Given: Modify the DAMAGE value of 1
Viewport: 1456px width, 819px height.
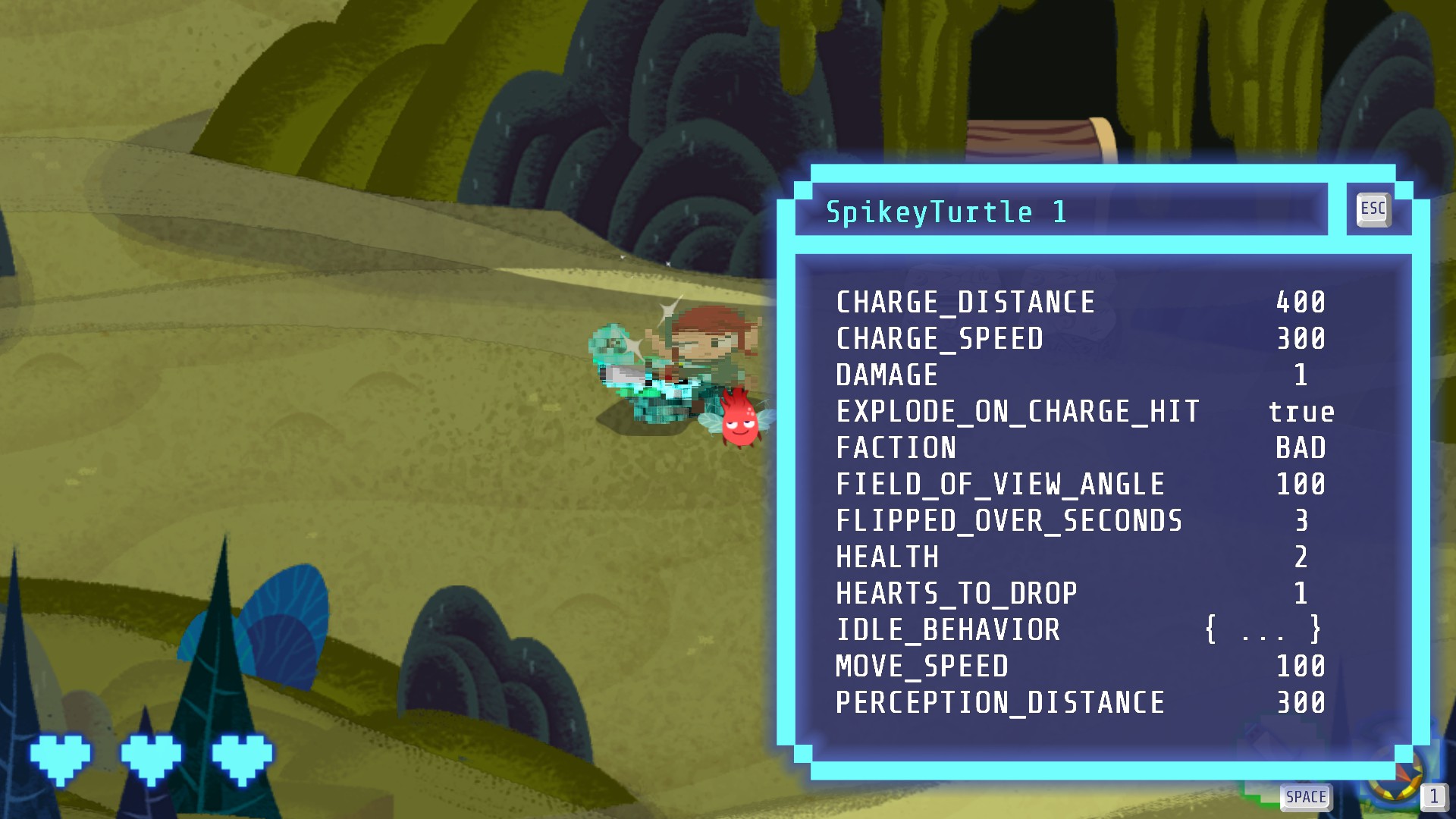Looking at the screenshot, I should point(1303,375).
